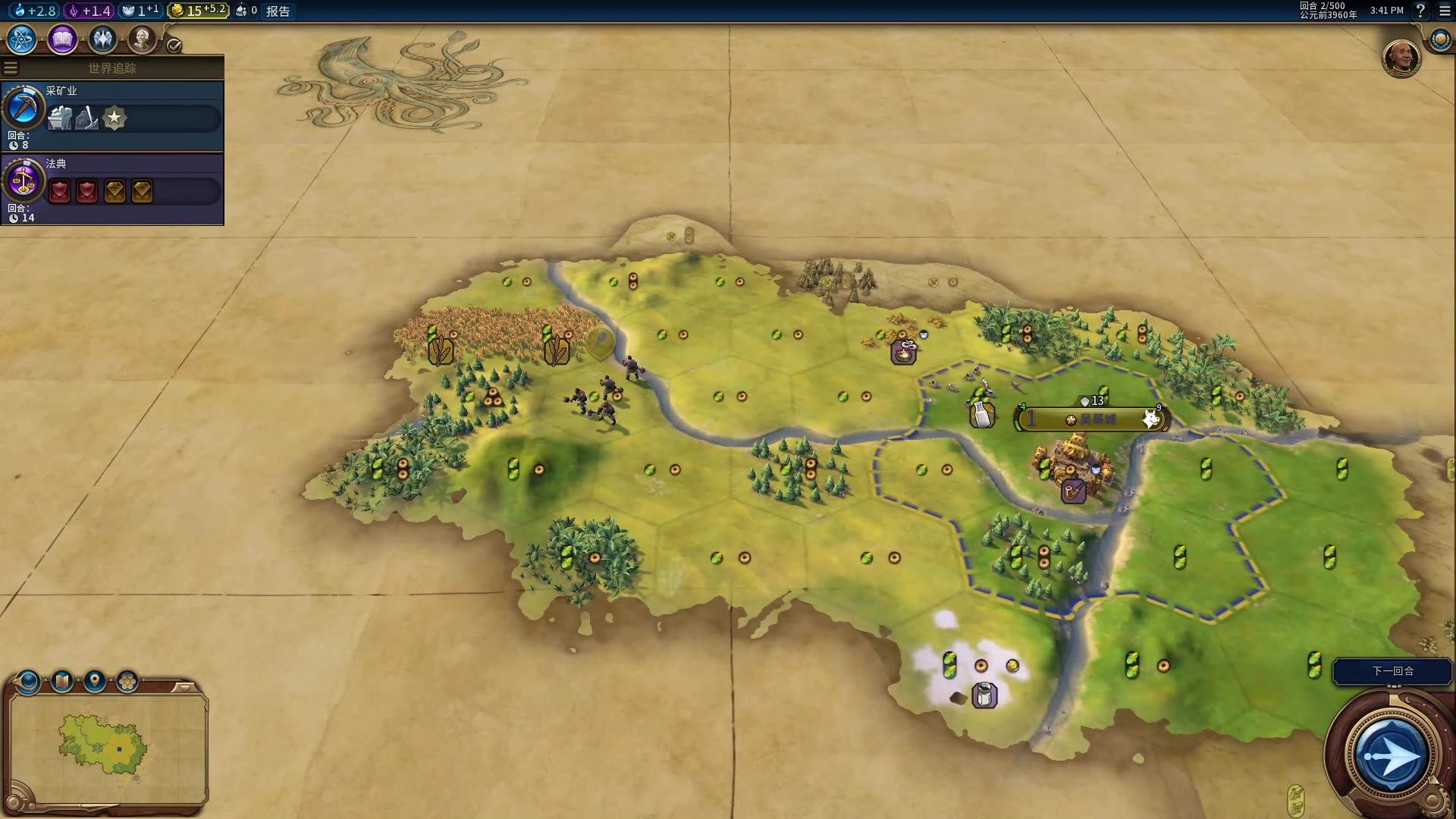Open the technology tree
This screenshot has height=819, width=1456.
point(22,39)
